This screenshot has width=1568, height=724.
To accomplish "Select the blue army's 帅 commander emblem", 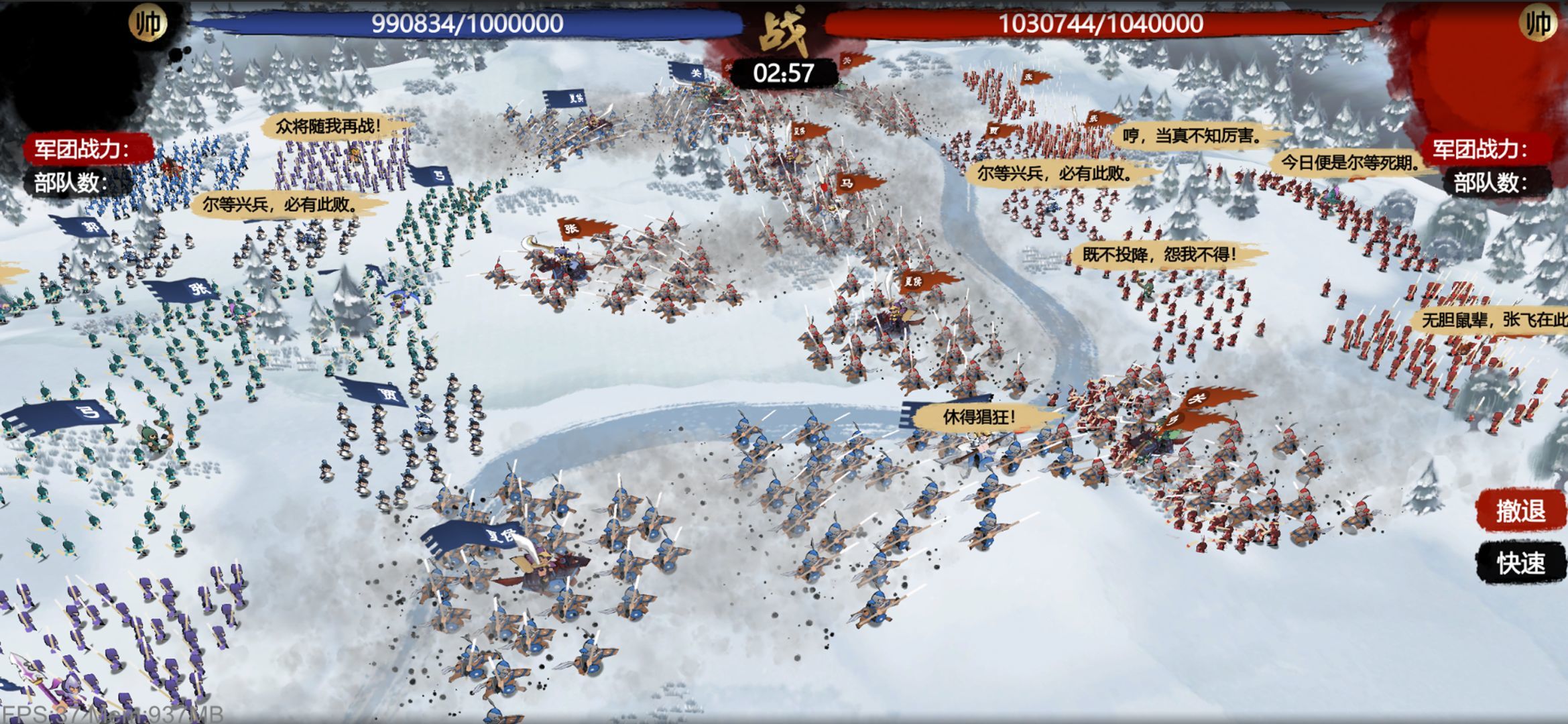I will click(x=148, y=23).
